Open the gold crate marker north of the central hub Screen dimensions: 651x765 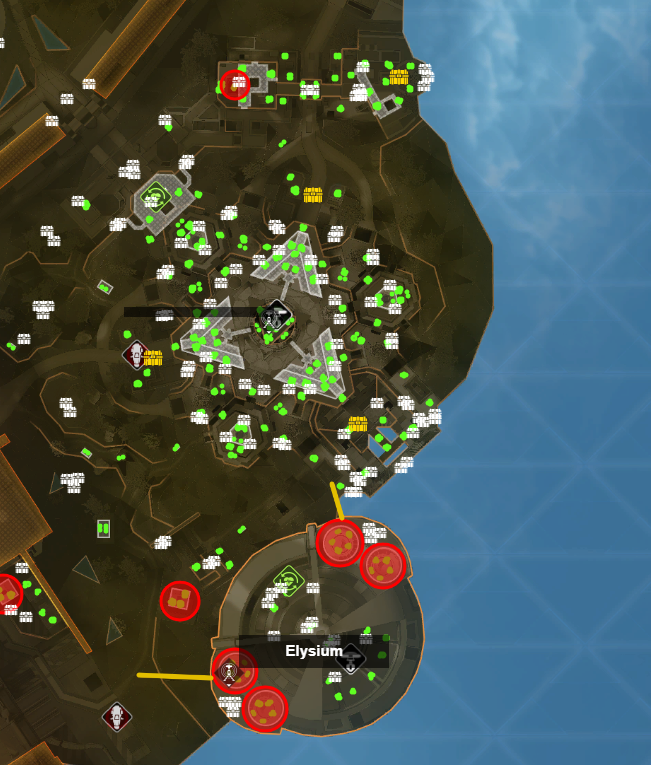point(312,194)
